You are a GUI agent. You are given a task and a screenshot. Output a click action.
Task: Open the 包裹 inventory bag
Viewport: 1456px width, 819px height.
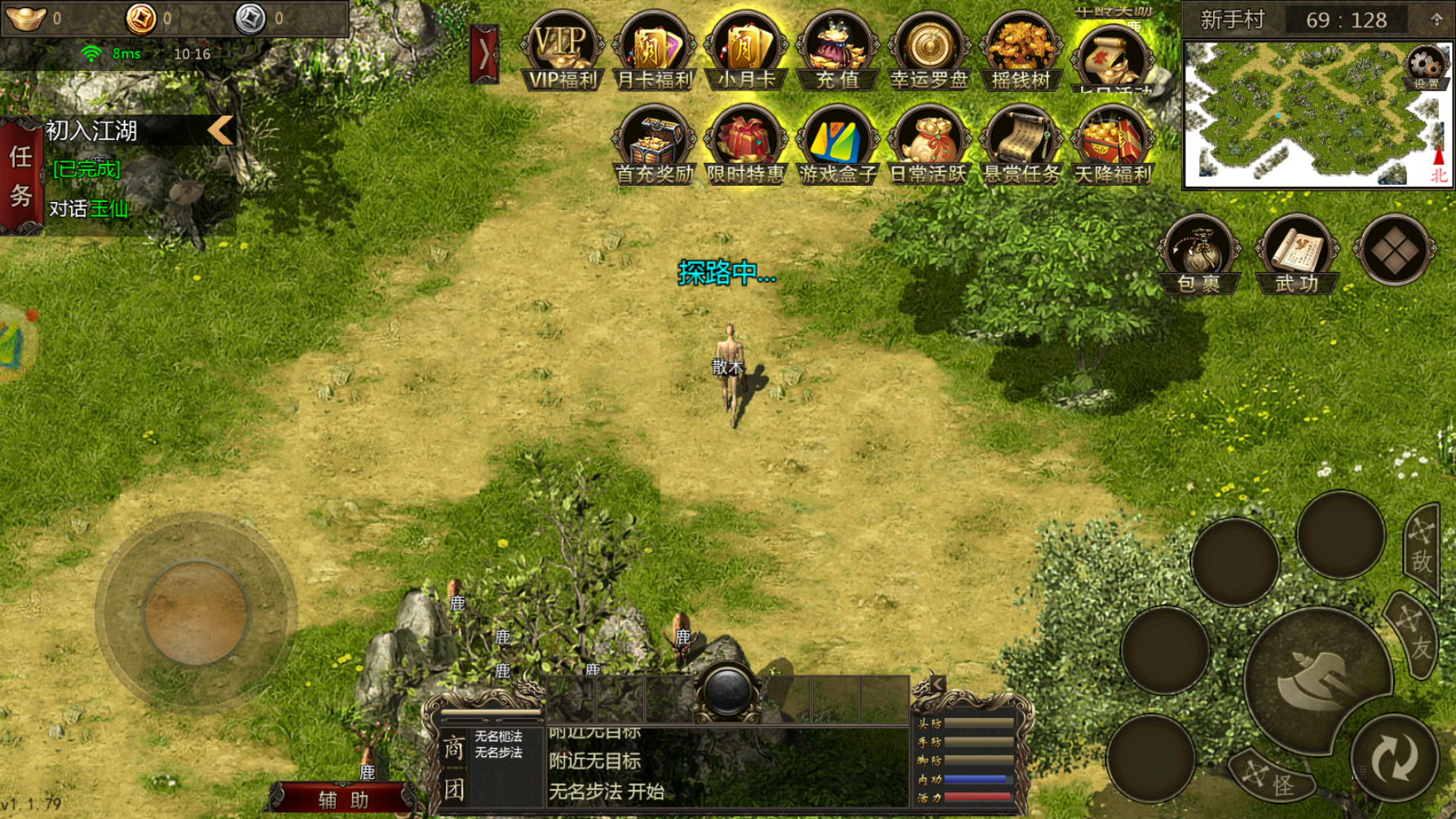point(1198,254)
